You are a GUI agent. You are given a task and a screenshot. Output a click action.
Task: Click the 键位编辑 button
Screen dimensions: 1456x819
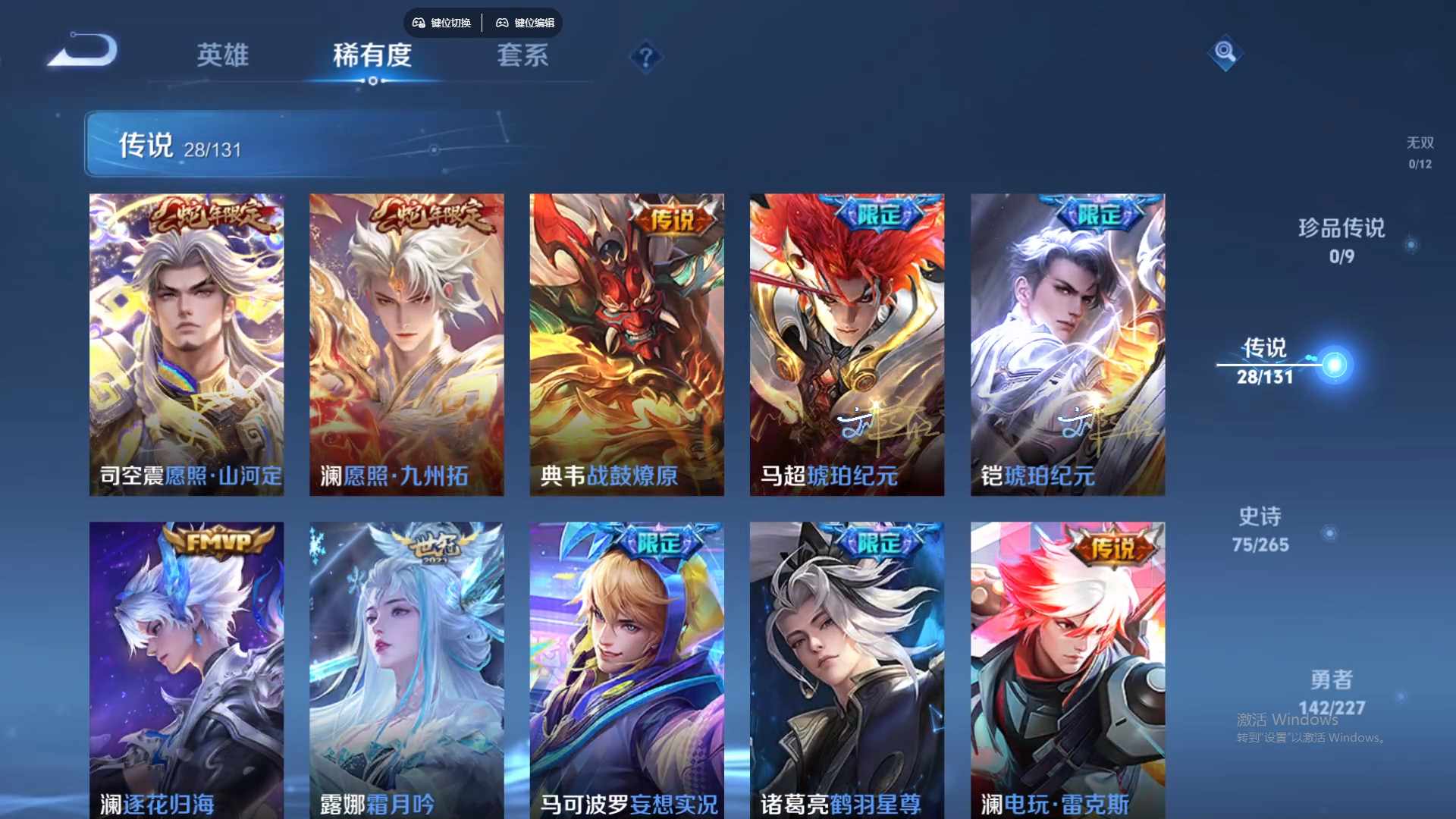534,23
